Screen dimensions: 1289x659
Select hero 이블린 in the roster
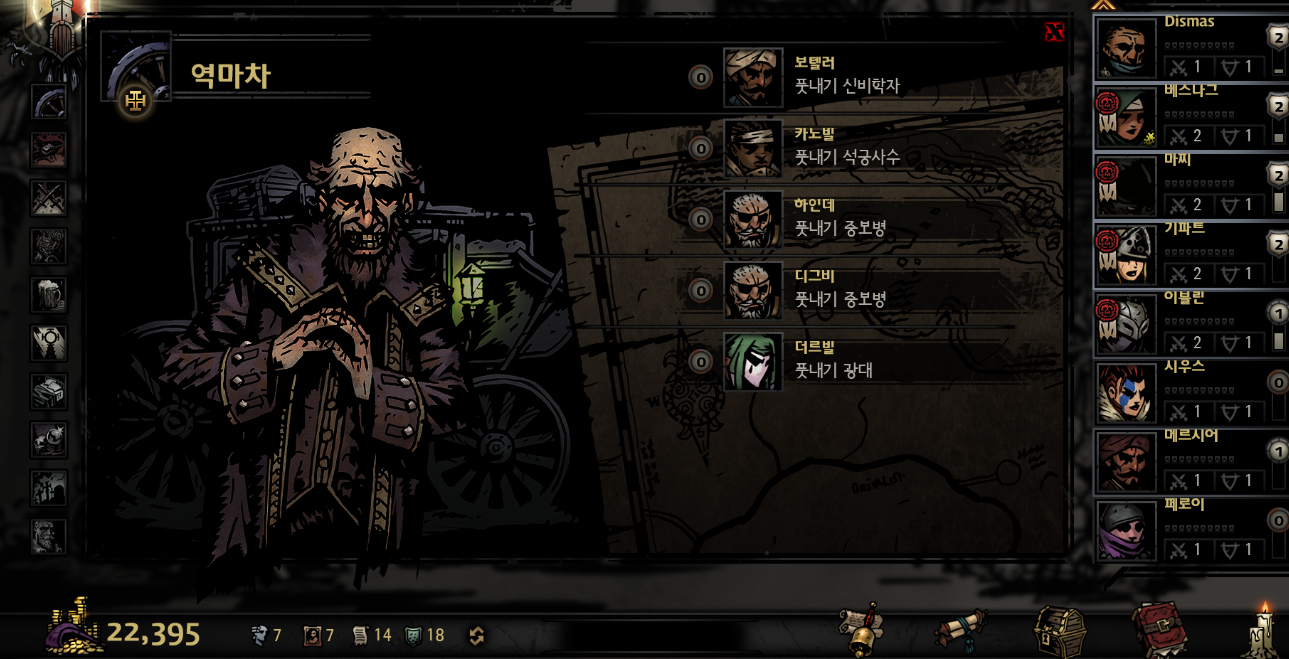point(1128,324)
